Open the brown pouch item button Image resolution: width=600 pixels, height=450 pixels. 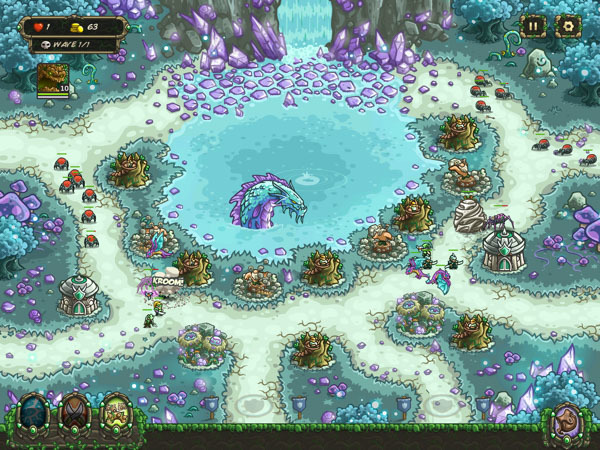(x=568, y=420)
